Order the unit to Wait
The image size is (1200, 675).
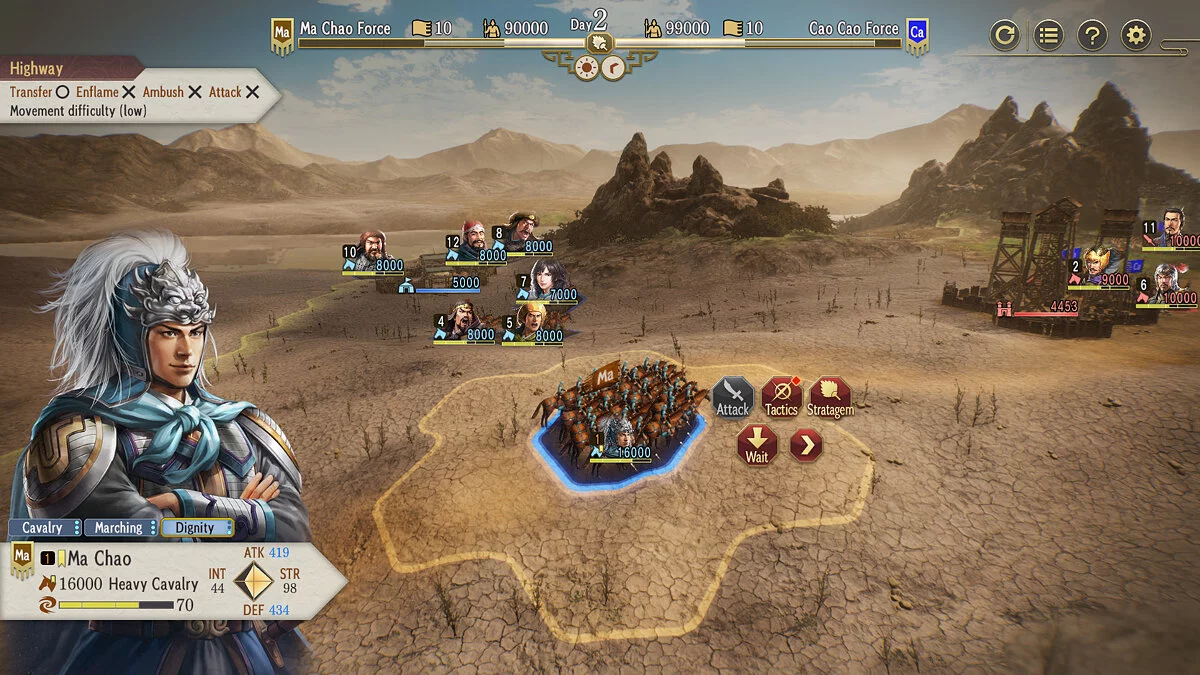[757, 445]
